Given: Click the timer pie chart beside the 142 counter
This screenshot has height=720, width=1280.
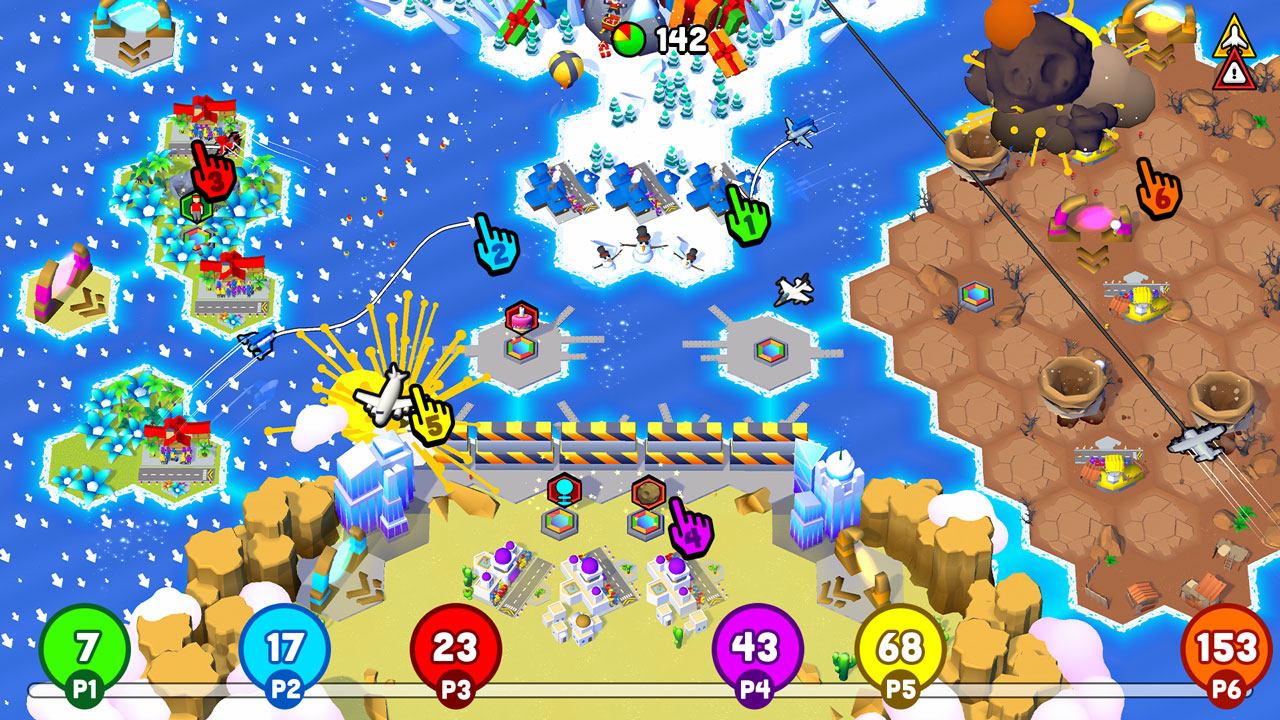Looking at the screenshot, I should click(628, 38).
